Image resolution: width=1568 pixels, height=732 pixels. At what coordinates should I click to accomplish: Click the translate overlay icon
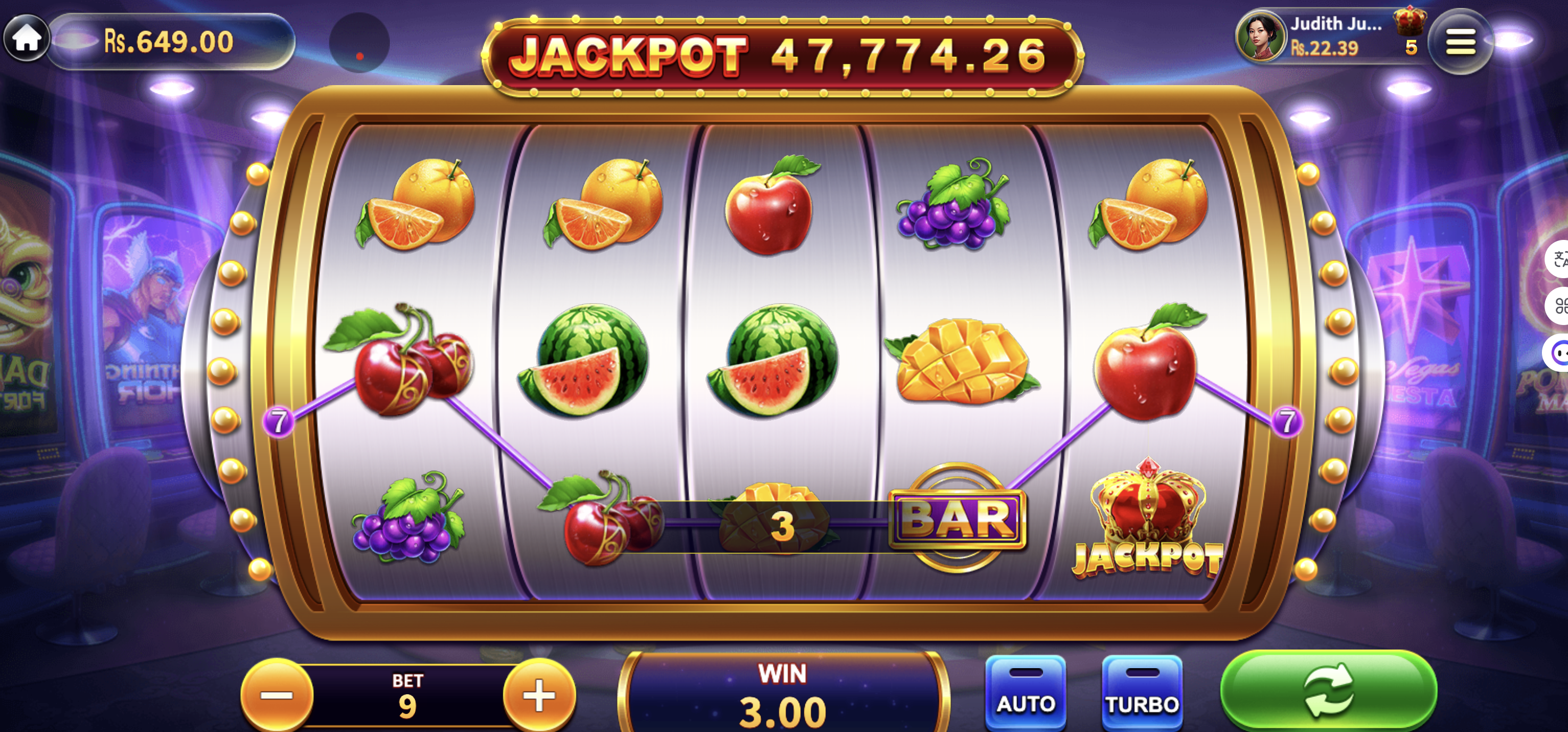coord(1558,259)
